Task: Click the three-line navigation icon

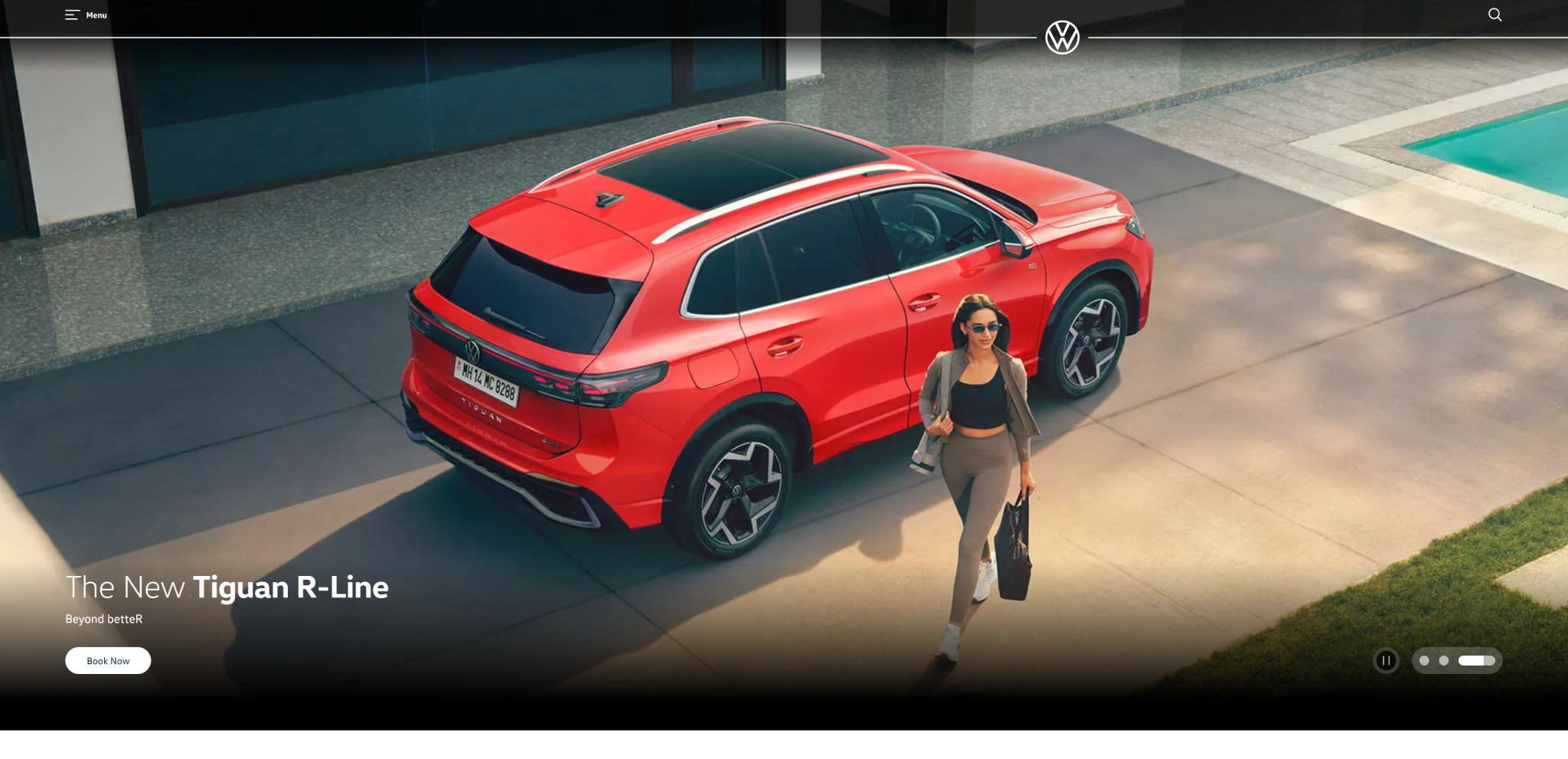Action: [x=73, y=14]
